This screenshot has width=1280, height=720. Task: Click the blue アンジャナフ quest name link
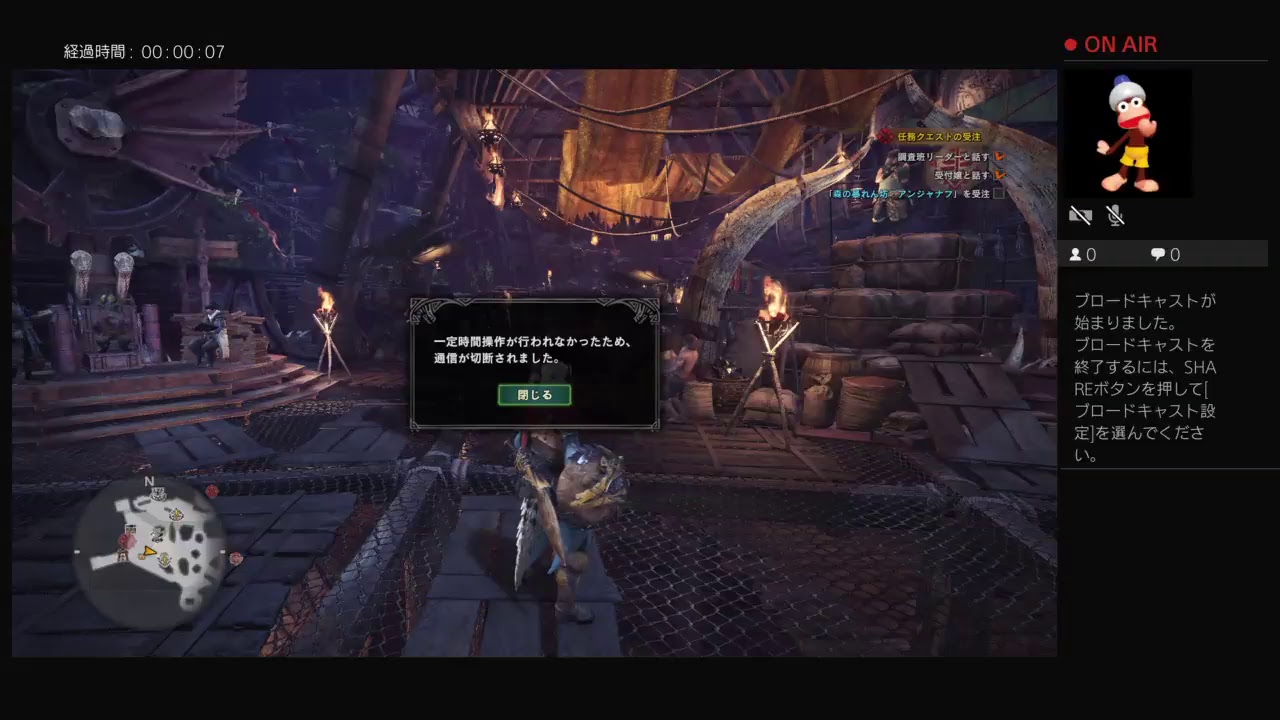point(925,193)
